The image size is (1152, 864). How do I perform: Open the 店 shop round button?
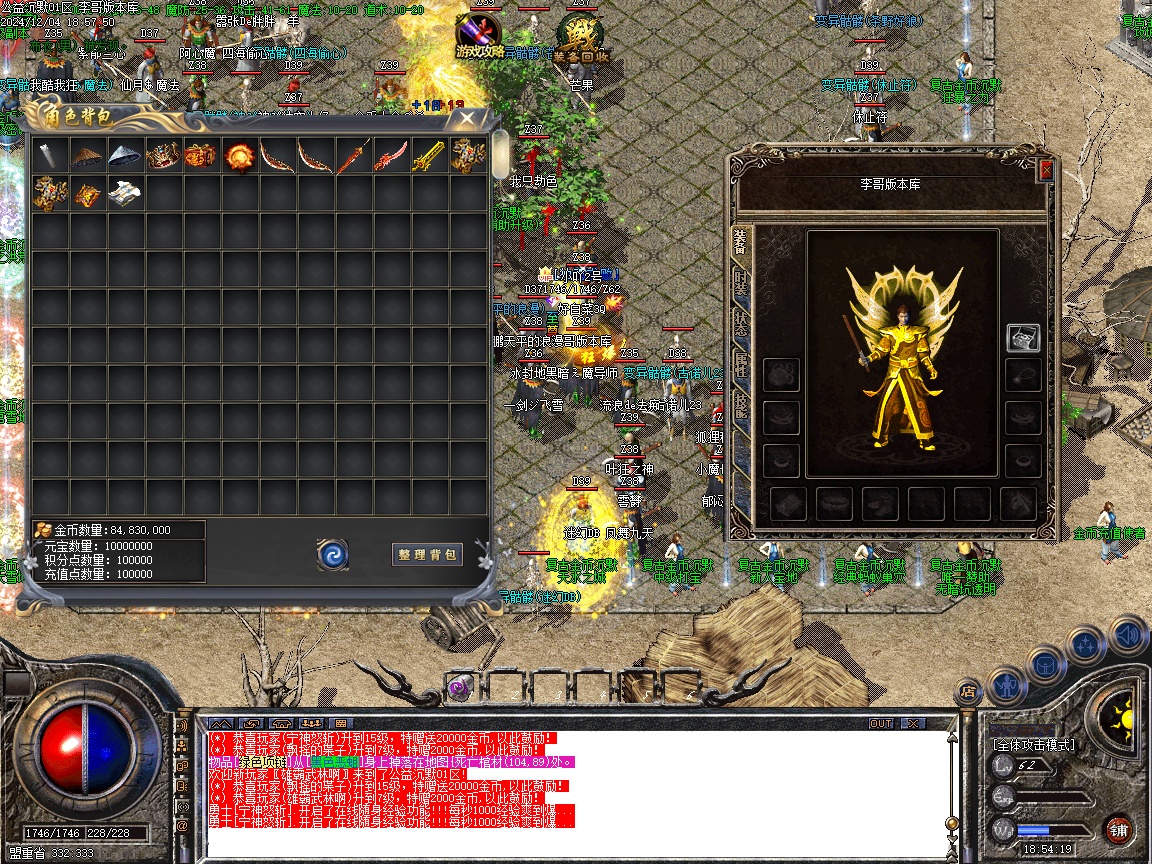pos(967,690)
